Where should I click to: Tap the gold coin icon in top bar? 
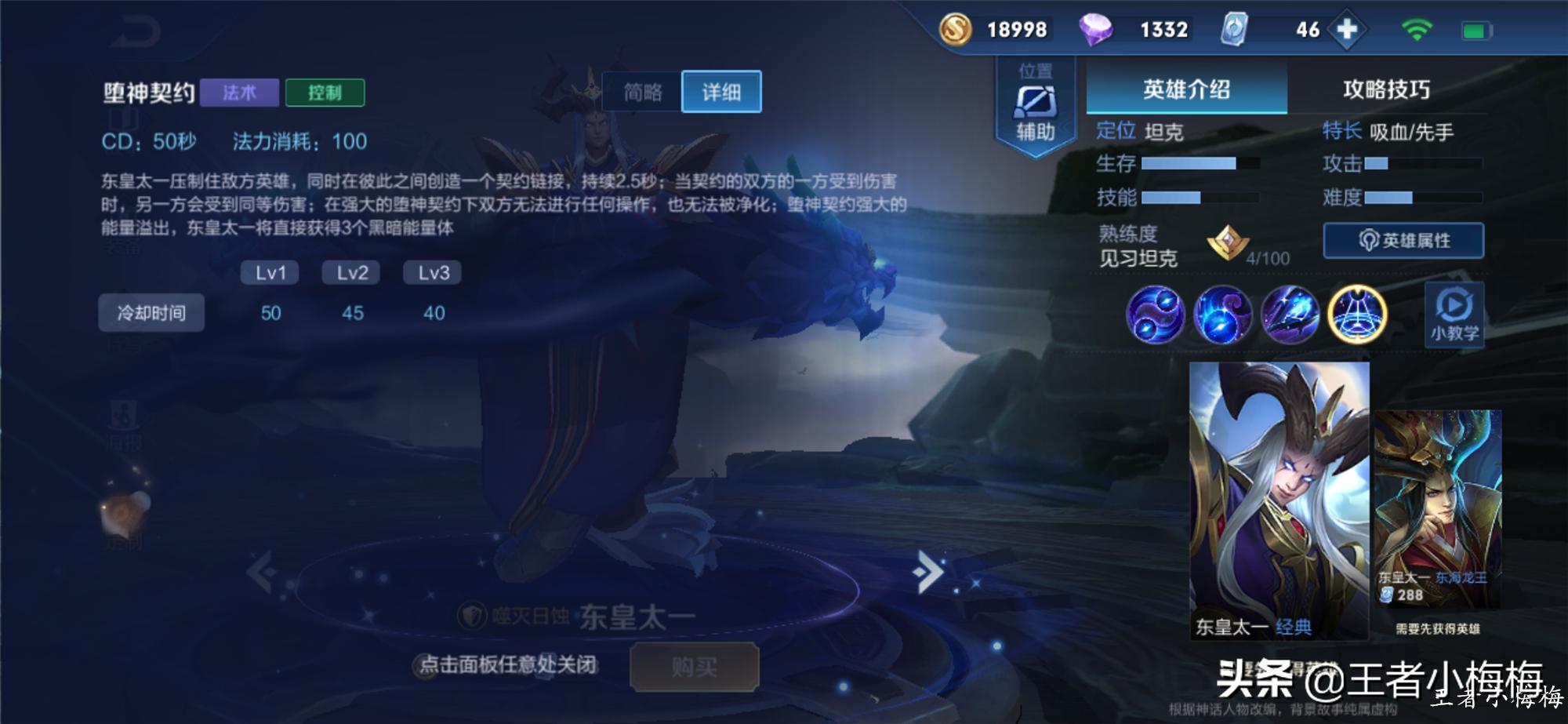click(x=957, y=30)
